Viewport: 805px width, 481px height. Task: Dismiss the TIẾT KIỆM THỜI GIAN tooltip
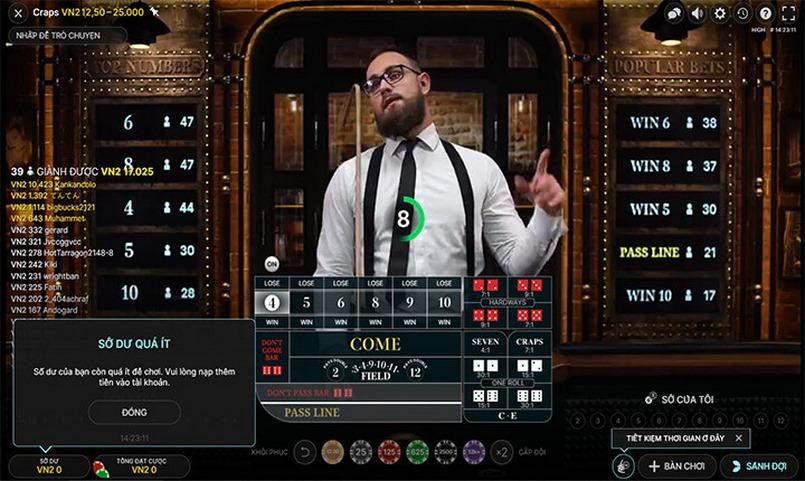pos(739,438)
